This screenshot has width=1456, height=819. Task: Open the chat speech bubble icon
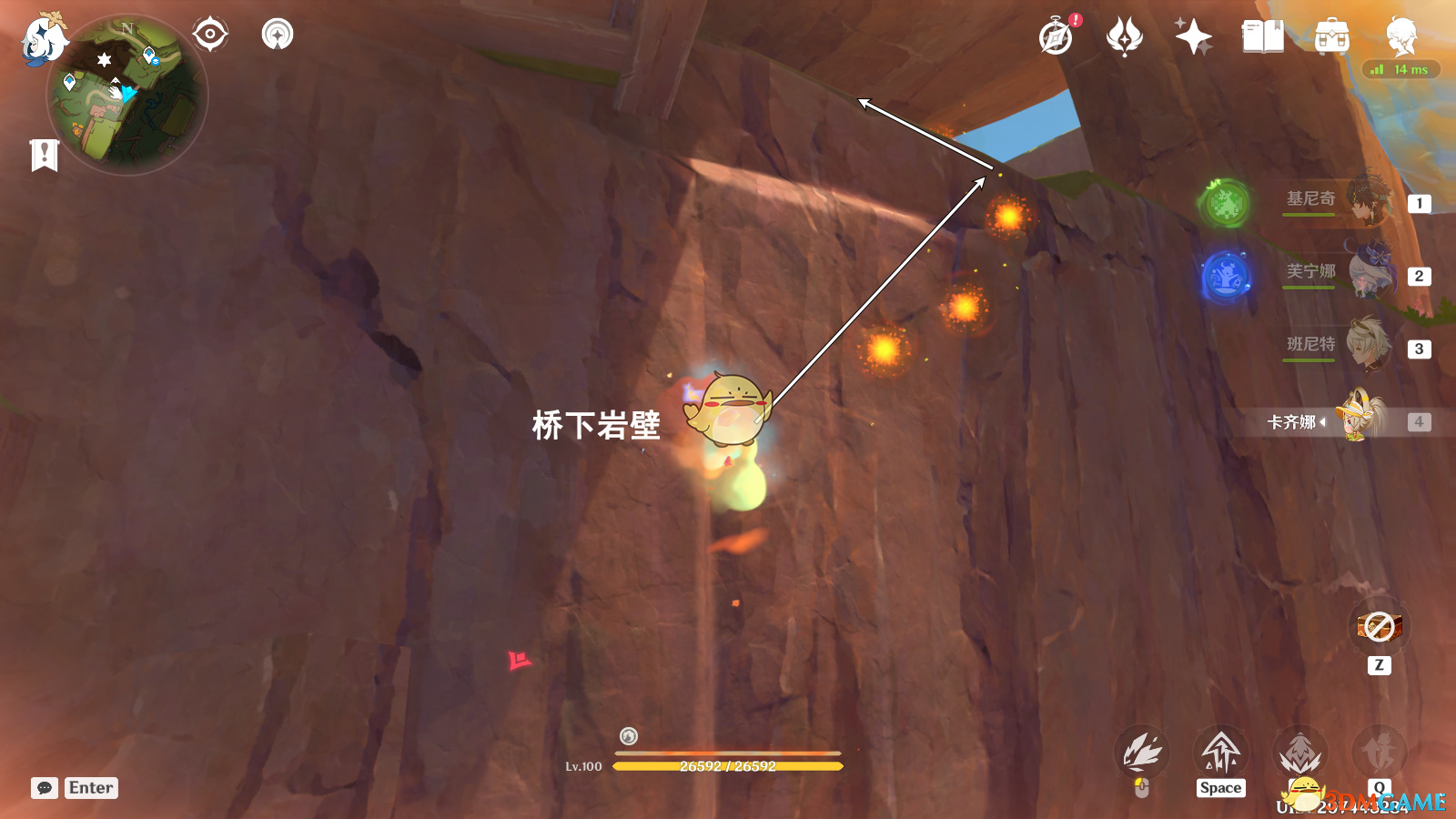[x=43, y=787]
